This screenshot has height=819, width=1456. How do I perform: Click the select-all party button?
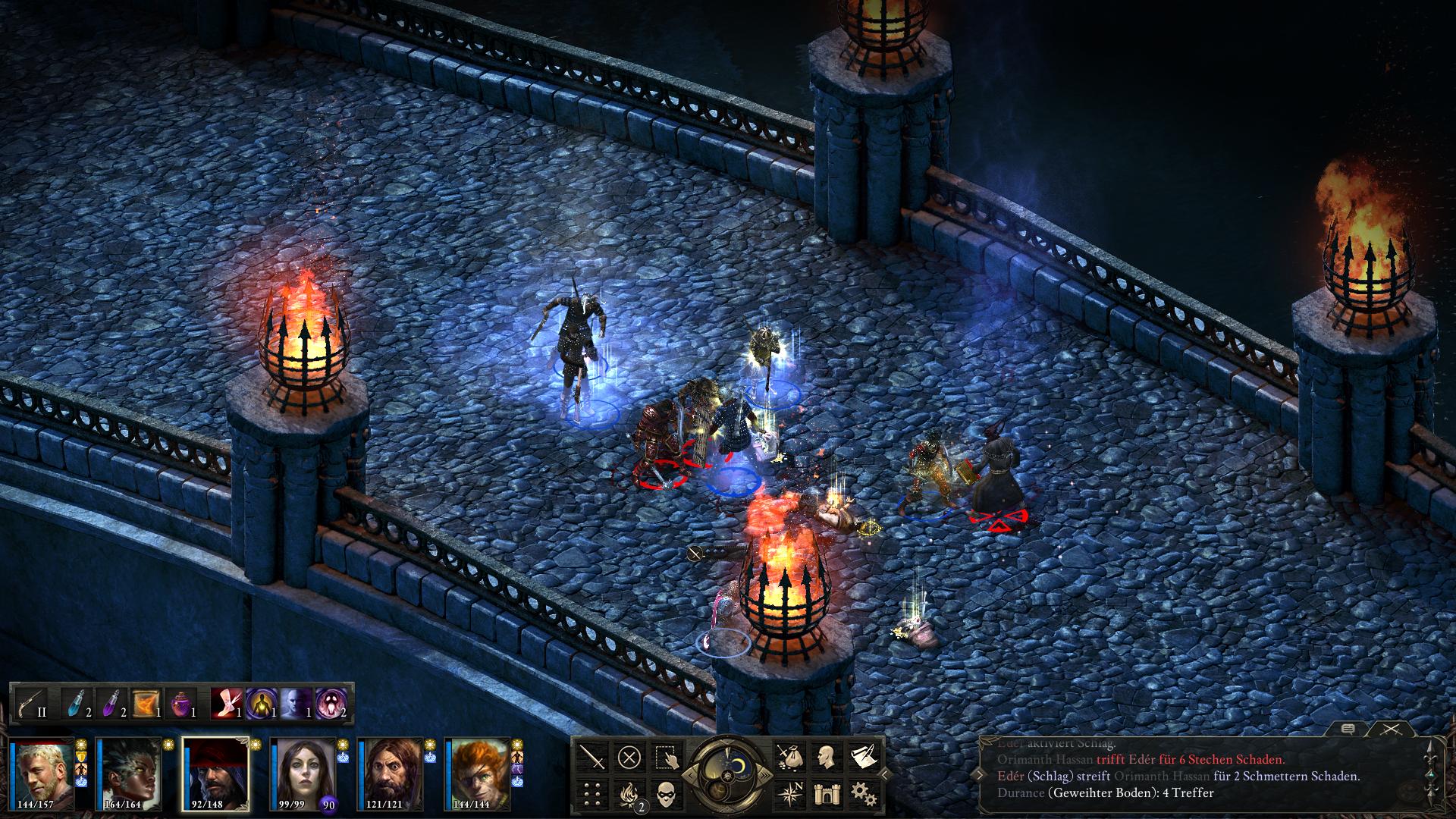point(666,757)
